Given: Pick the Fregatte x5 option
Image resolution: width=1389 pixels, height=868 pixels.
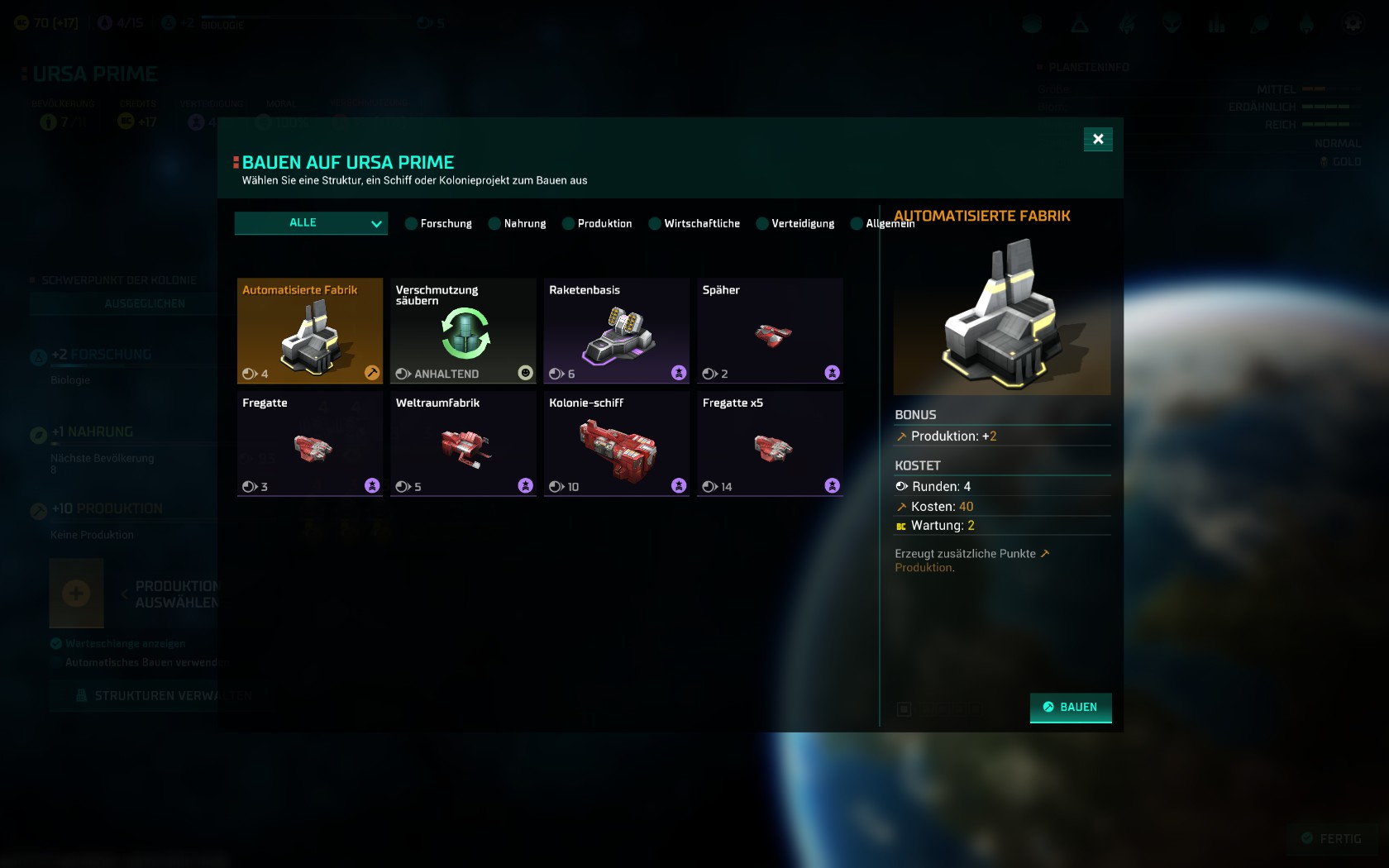Looking at the screenshot, I should pyautogui.click(x=770, y=444).
